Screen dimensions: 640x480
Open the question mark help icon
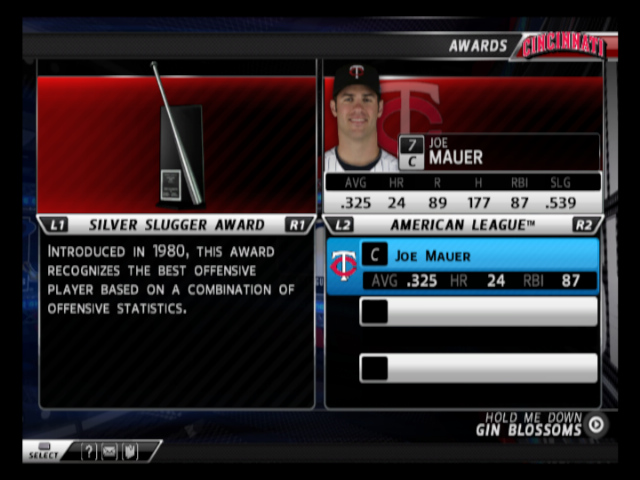[x=89, y=452]
